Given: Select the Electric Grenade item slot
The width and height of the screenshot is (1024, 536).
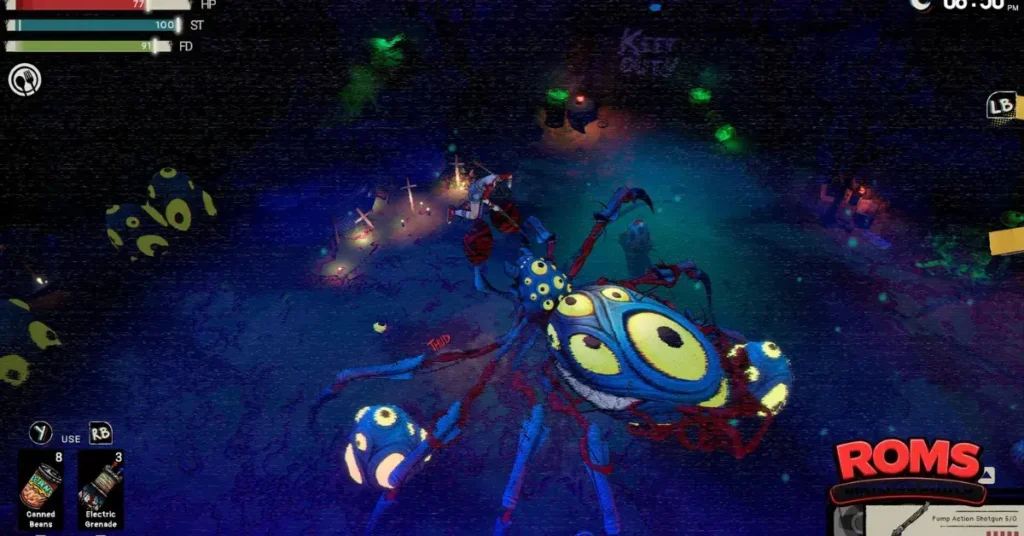Looking at the screenshot, I should (x=100, y=489).
